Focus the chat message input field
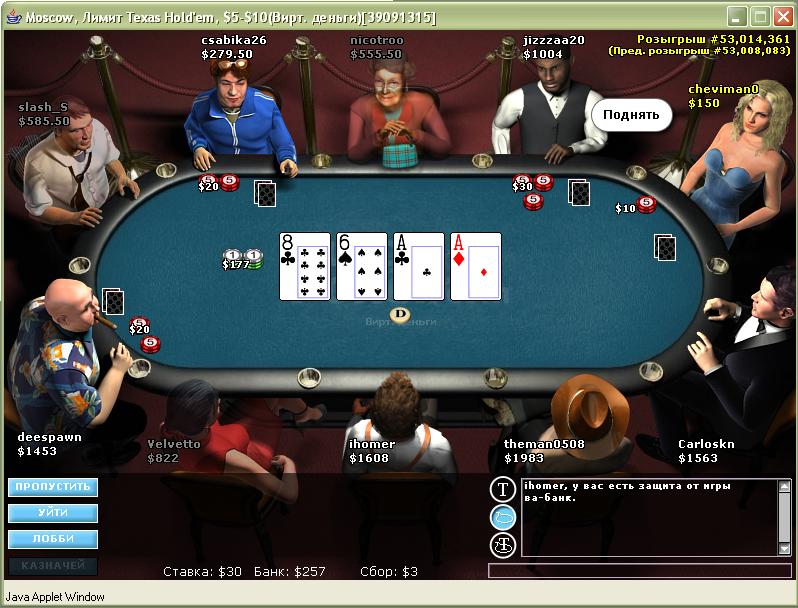The height and width of the screenshot is (608, 798). (632, 571)
